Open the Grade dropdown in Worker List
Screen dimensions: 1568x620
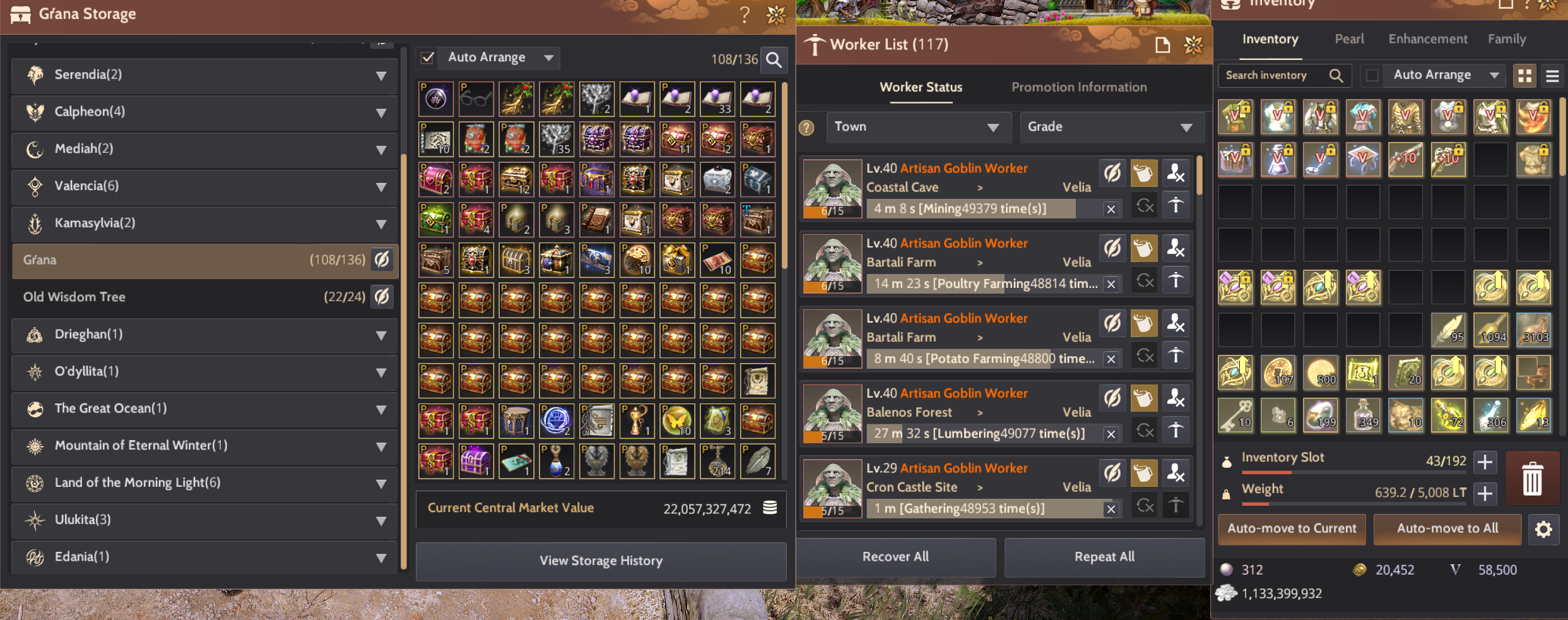[x=1112, y=127]
